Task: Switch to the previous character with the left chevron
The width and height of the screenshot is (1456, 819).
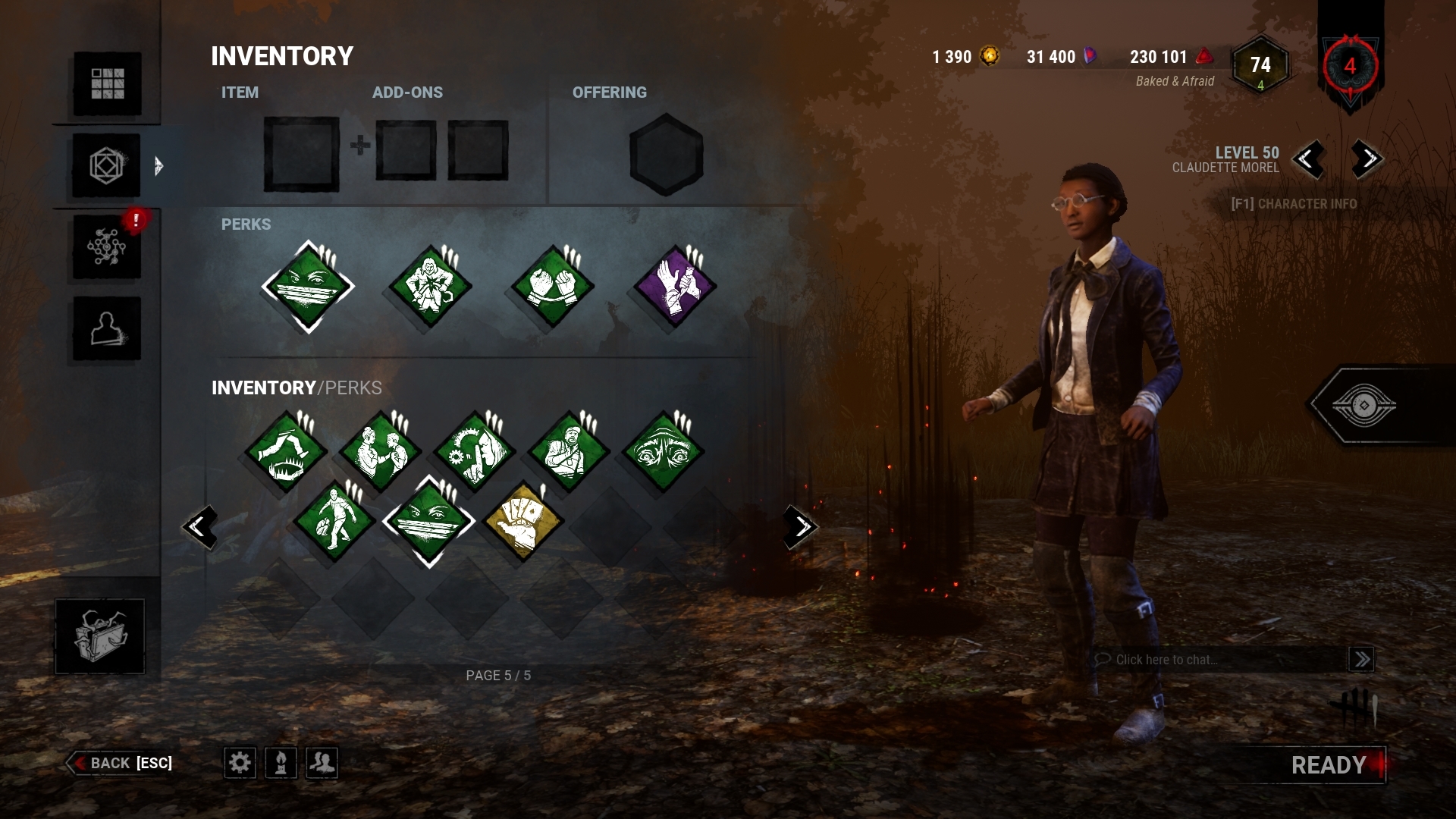Action: [x=1310, y=161]
